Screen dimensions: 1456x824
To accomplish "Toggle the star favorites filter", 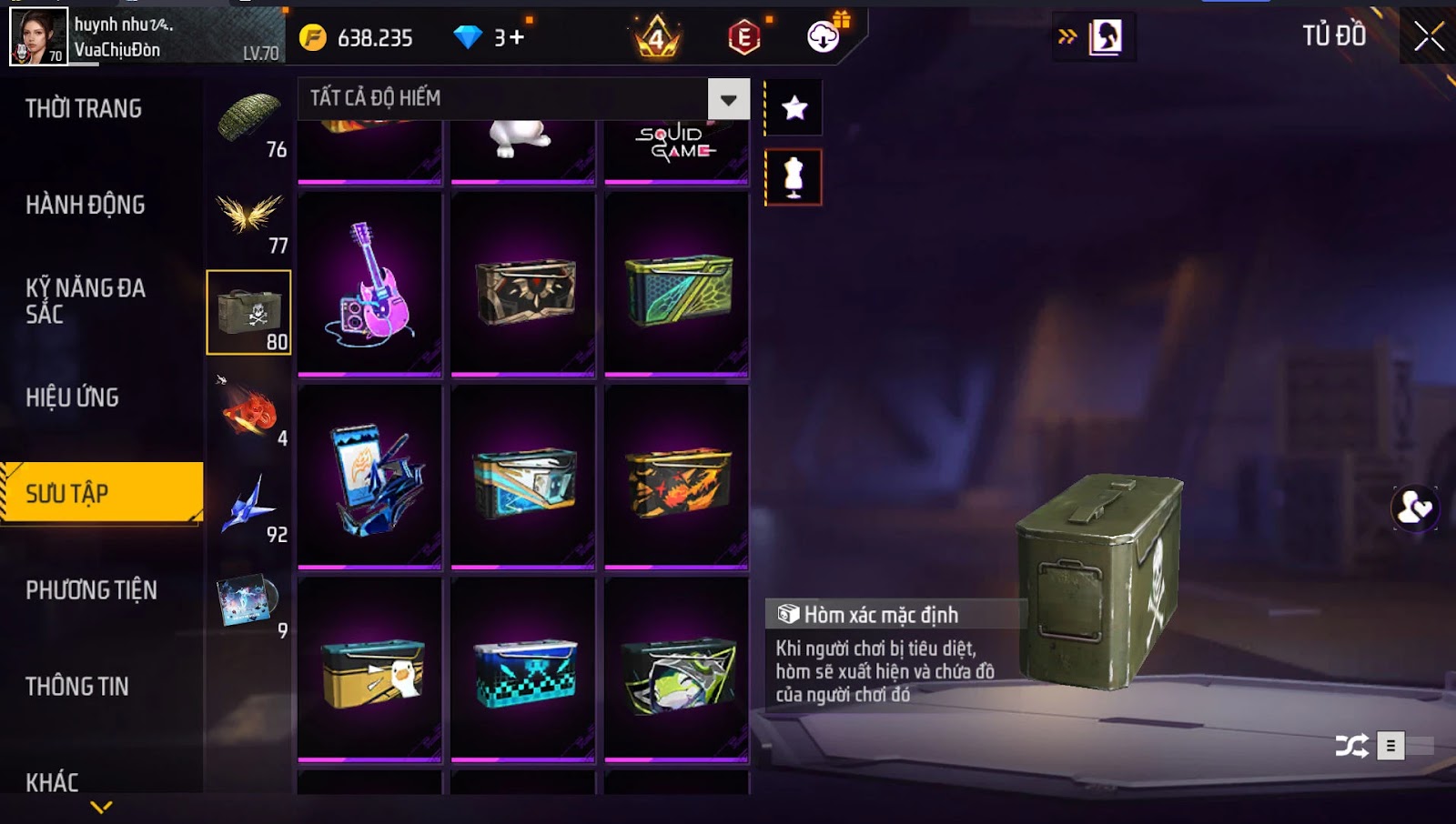I will pos(794,108).
